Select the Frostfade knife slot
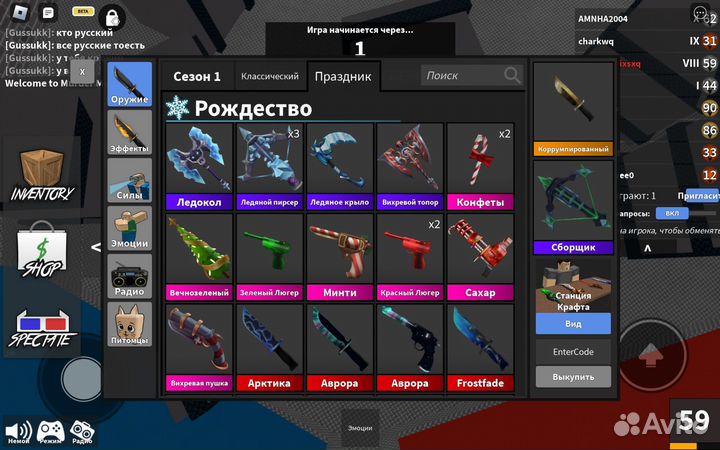This screenshot has height=450, width=720. tap(480, 347)
